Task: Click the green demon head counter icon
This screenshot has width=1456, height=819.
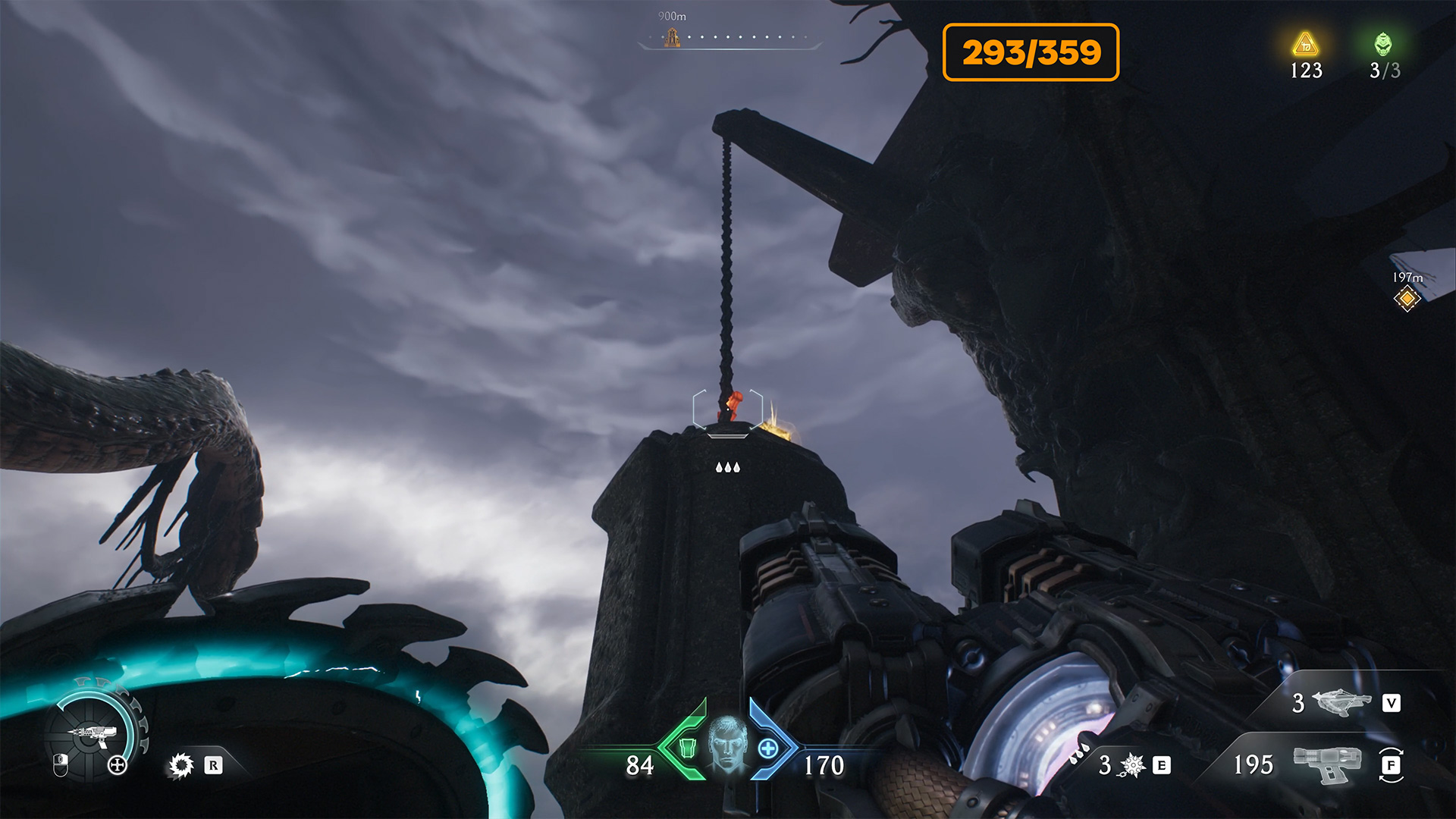Action: coord(1383,44)
